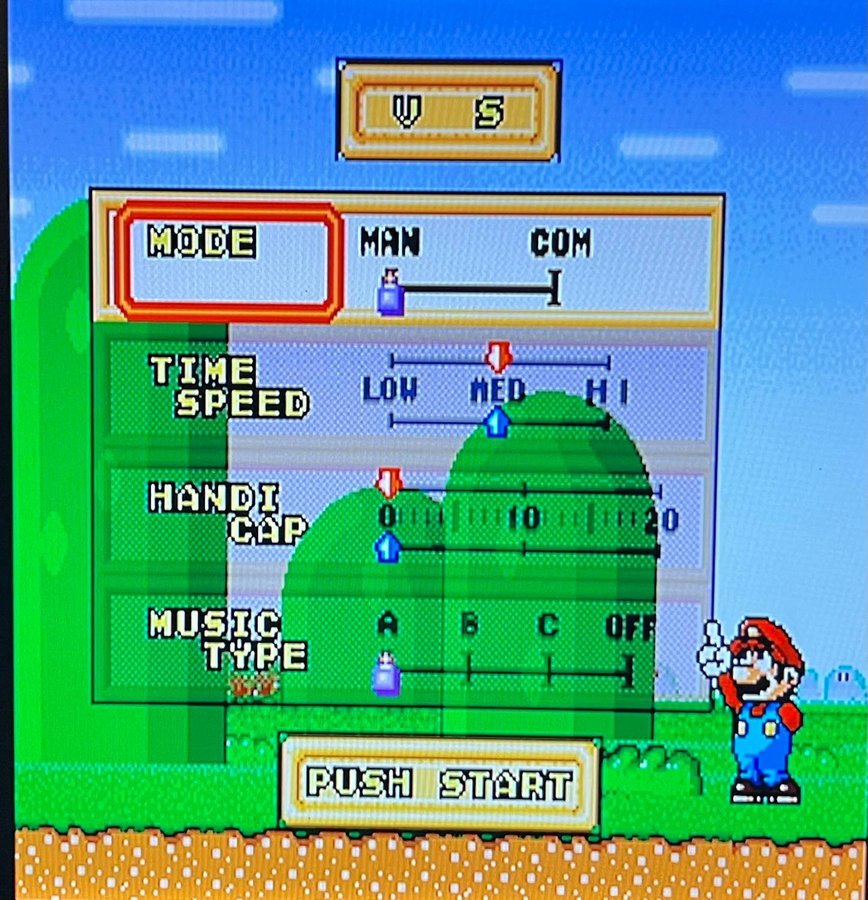Switch mode to COM option
Screen dimensions: 868x900
(560, 243)
